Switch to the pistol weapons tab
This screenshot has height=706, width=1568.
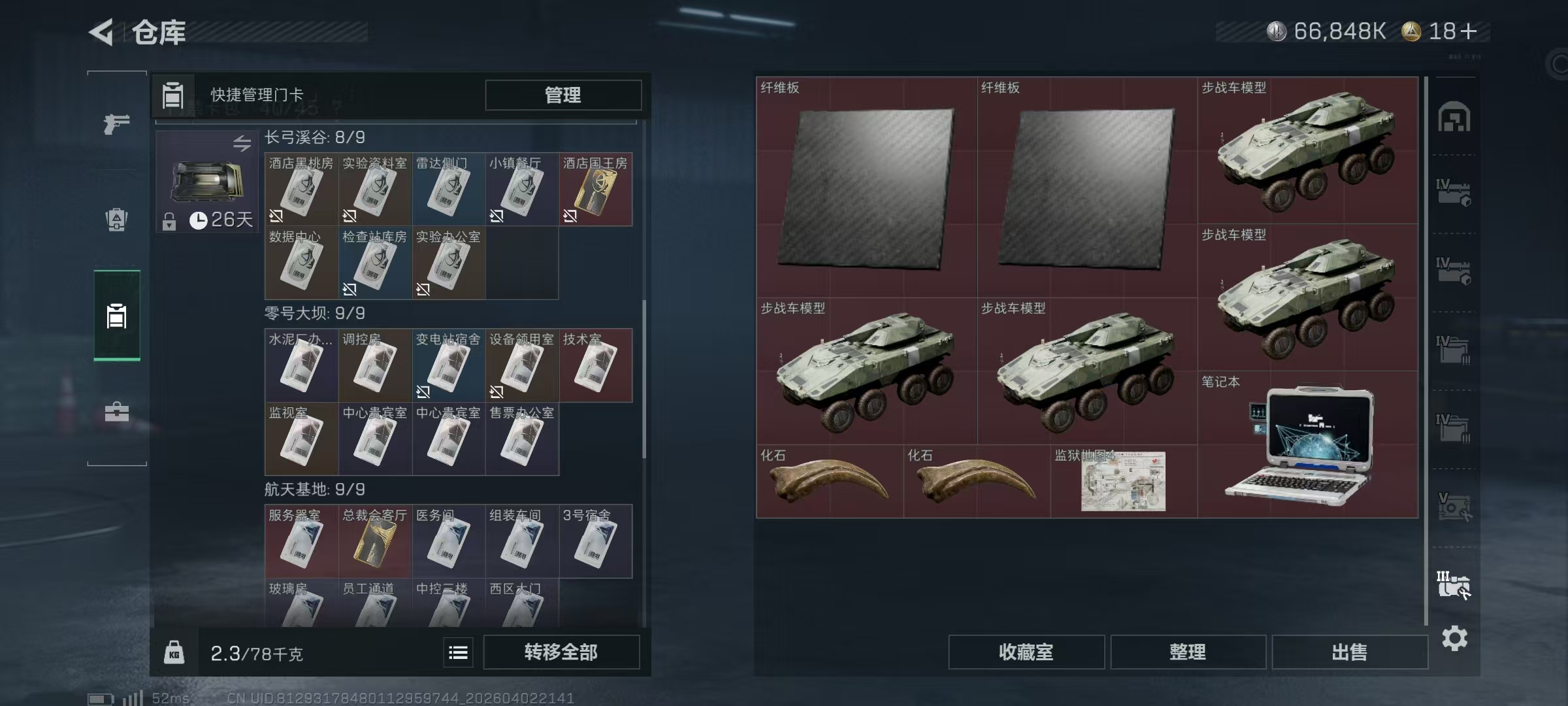116,124
